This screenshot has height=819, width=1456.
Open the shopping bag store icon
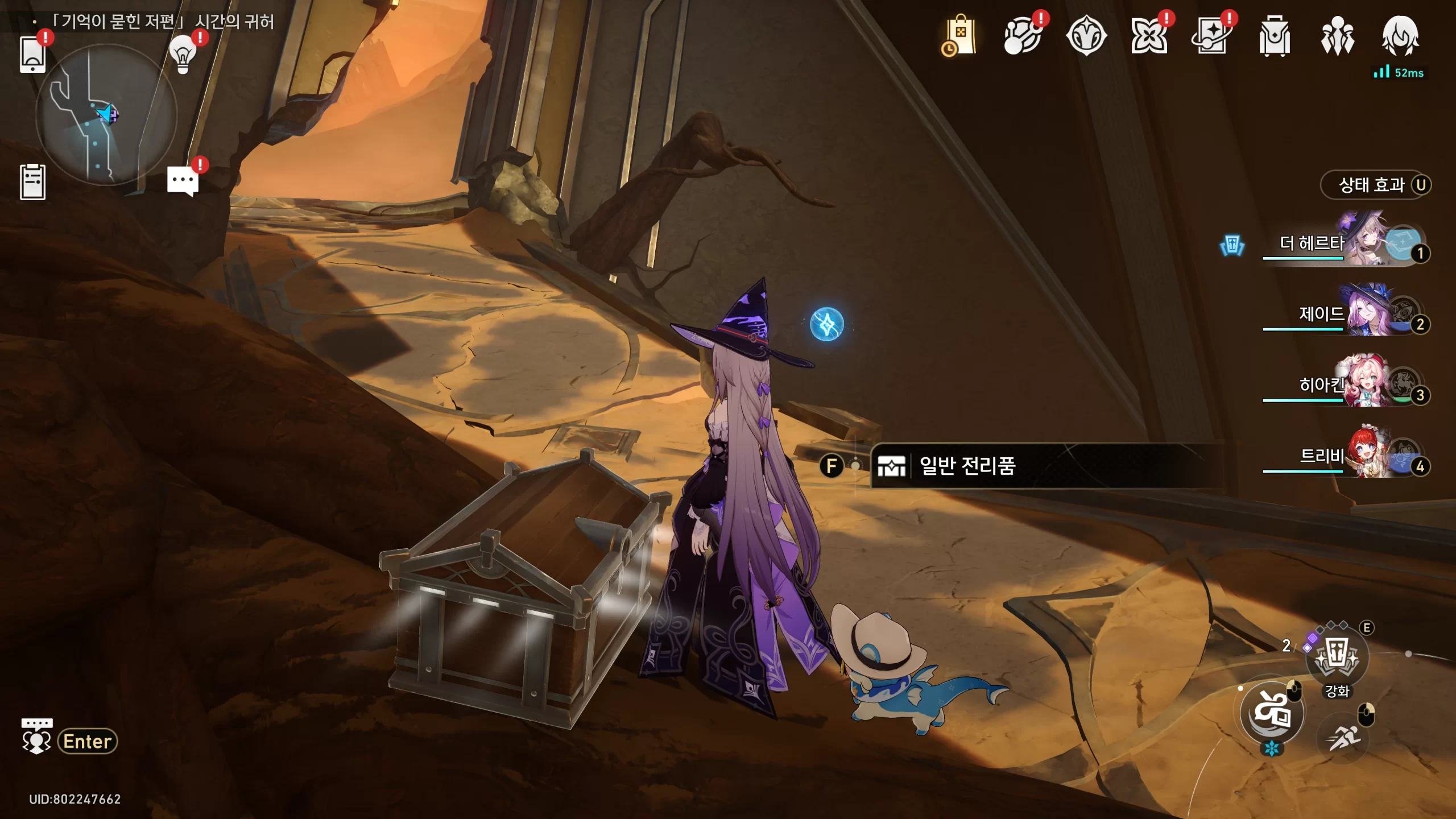(x=960, y=36)
